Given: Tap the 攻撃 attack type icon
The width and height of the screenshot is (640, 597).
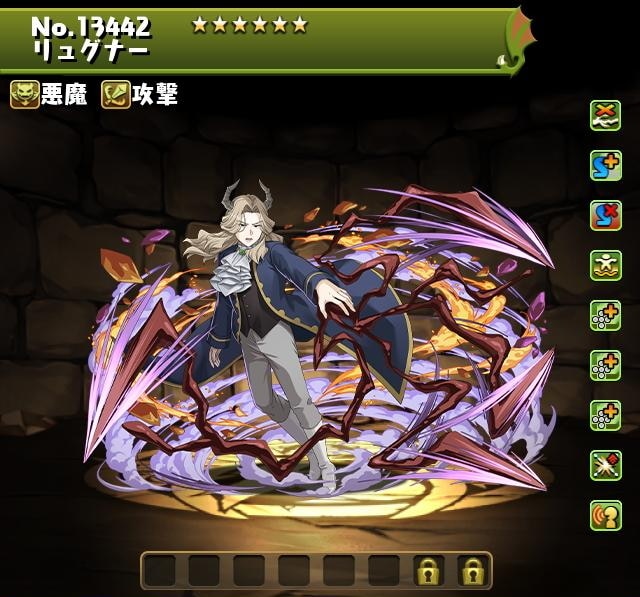Looking at the screenshot, I should pyautogui.click(x=116, y=95).
